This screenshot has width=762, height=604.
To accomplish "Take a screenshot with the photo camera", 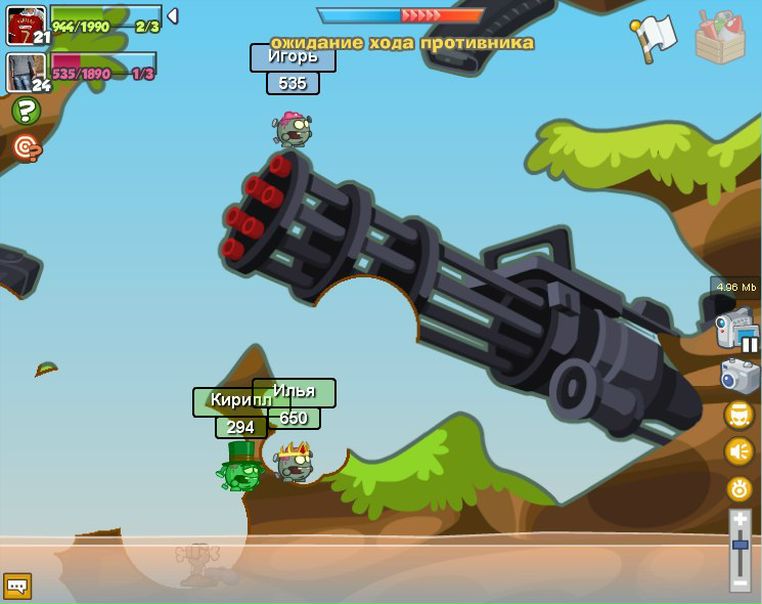I will pos(740,375).
